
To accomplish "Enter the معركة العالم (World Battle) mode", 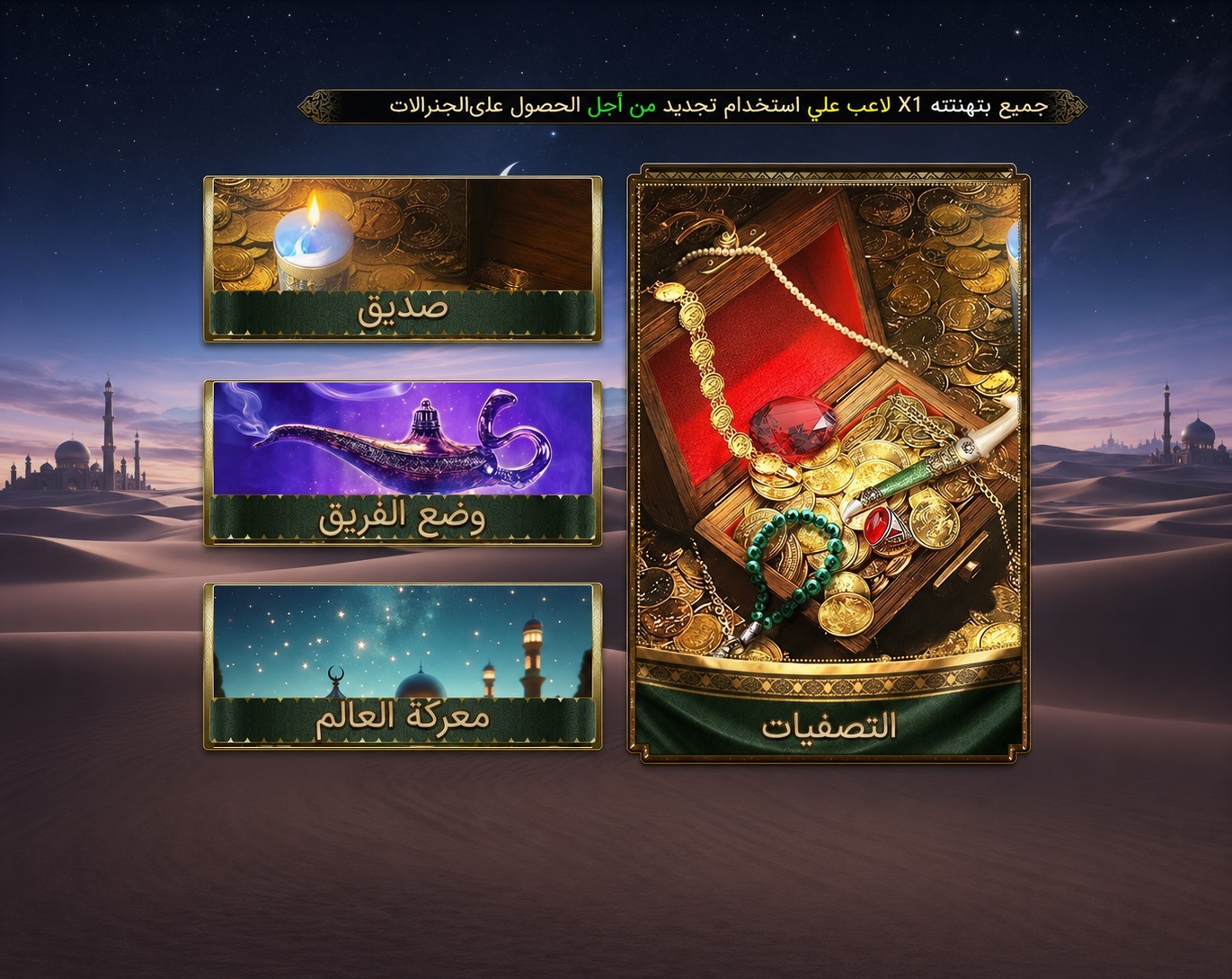I will pyautogui.click(x=402, y=665).
